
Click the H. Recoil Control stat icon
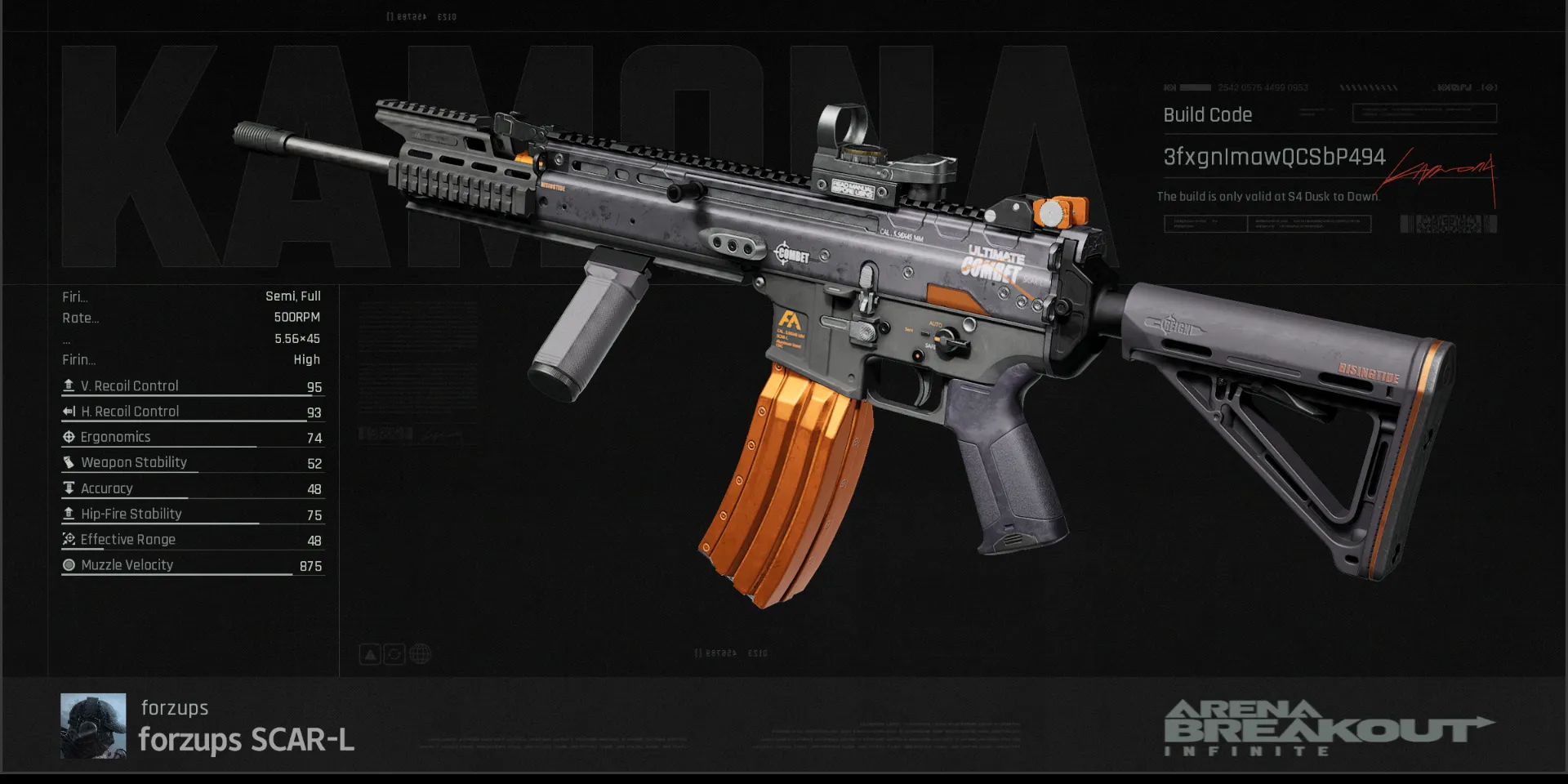click(x=69, y=411)
